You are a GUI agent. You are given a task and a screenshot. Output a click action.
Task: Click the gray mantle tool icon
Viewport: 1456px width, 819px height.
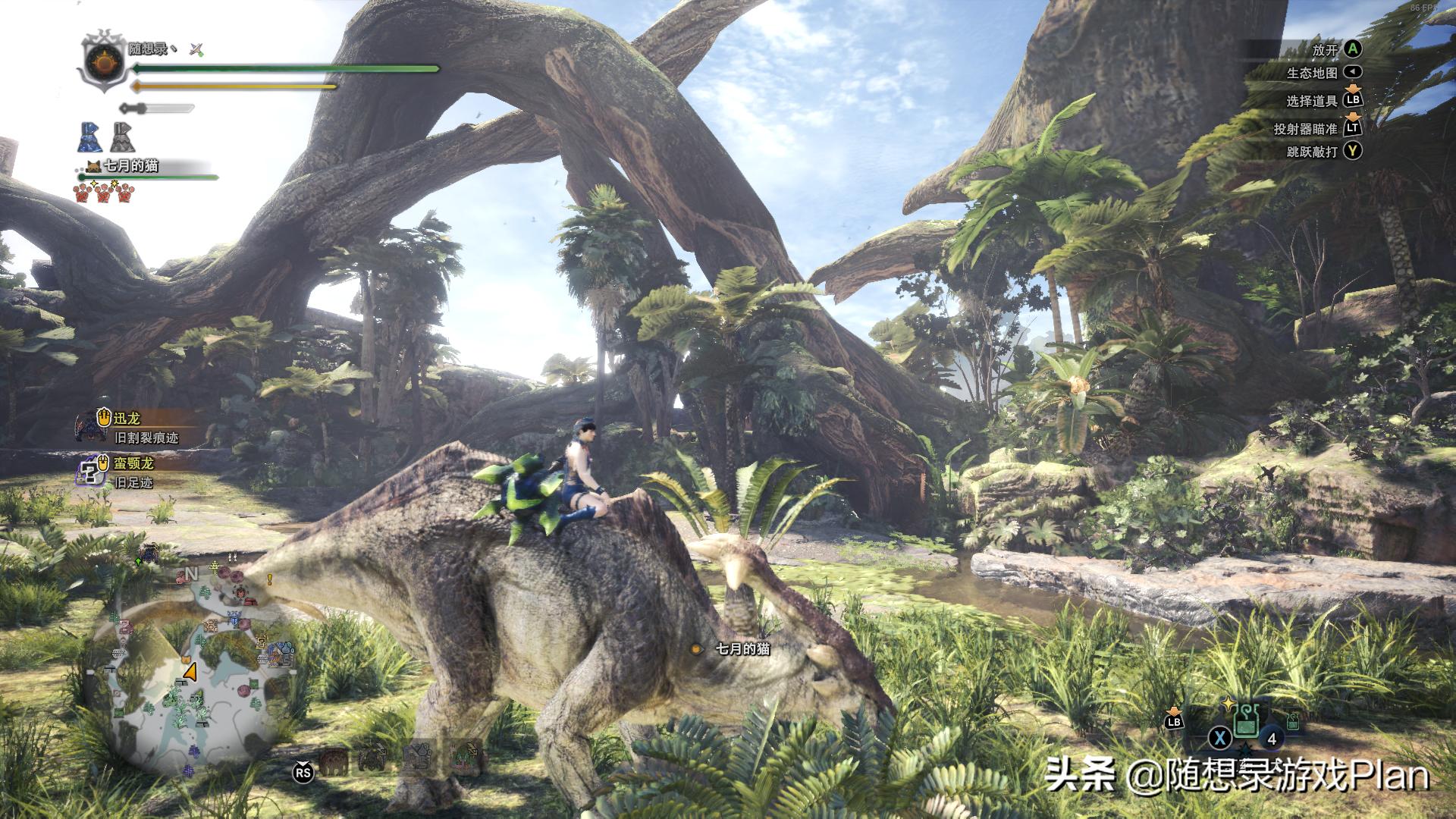point(122,137)
